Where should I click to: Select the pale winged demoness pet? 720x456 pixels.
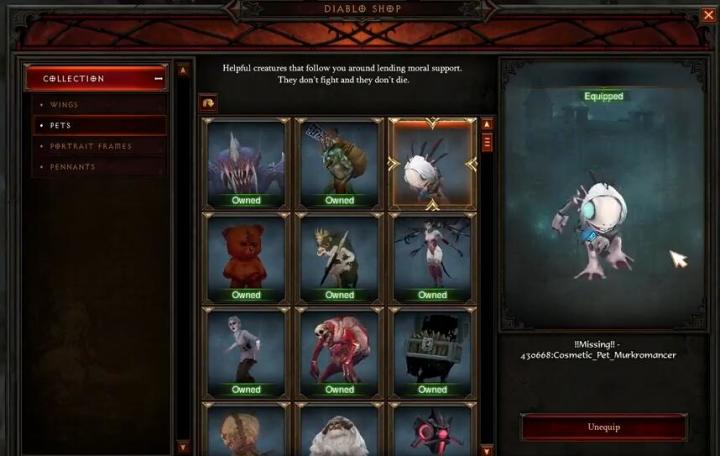432,257
